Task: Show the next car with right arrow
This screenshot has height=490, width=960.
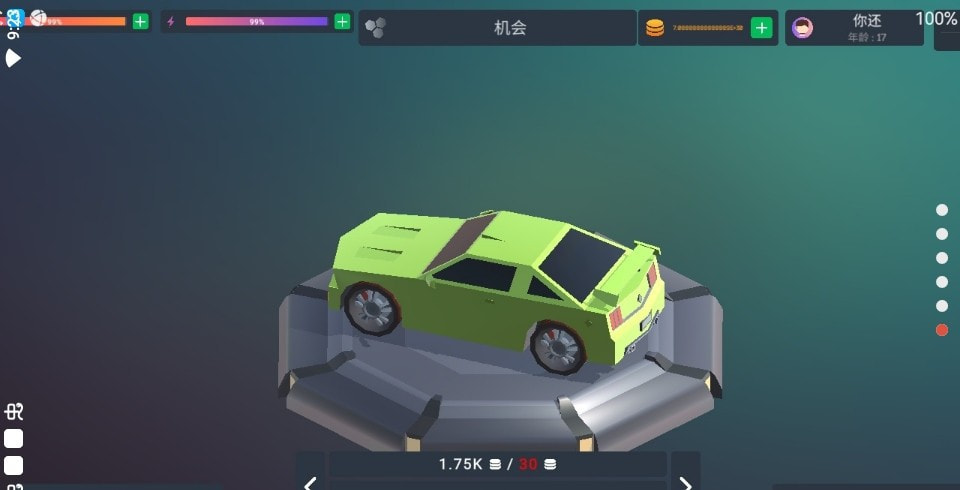Action: pyautogui.click(x=685, y=478)
